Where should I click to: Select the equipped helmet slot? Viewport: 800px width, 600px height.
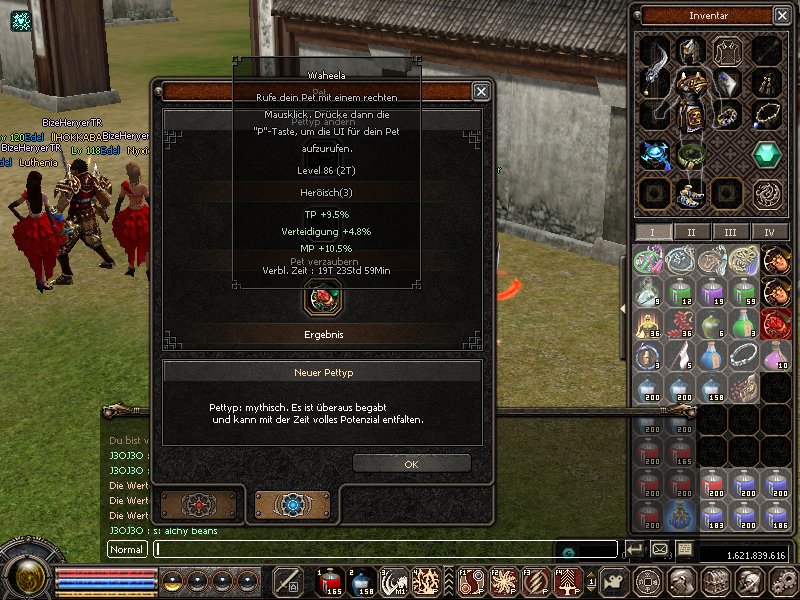pos(691,50)
